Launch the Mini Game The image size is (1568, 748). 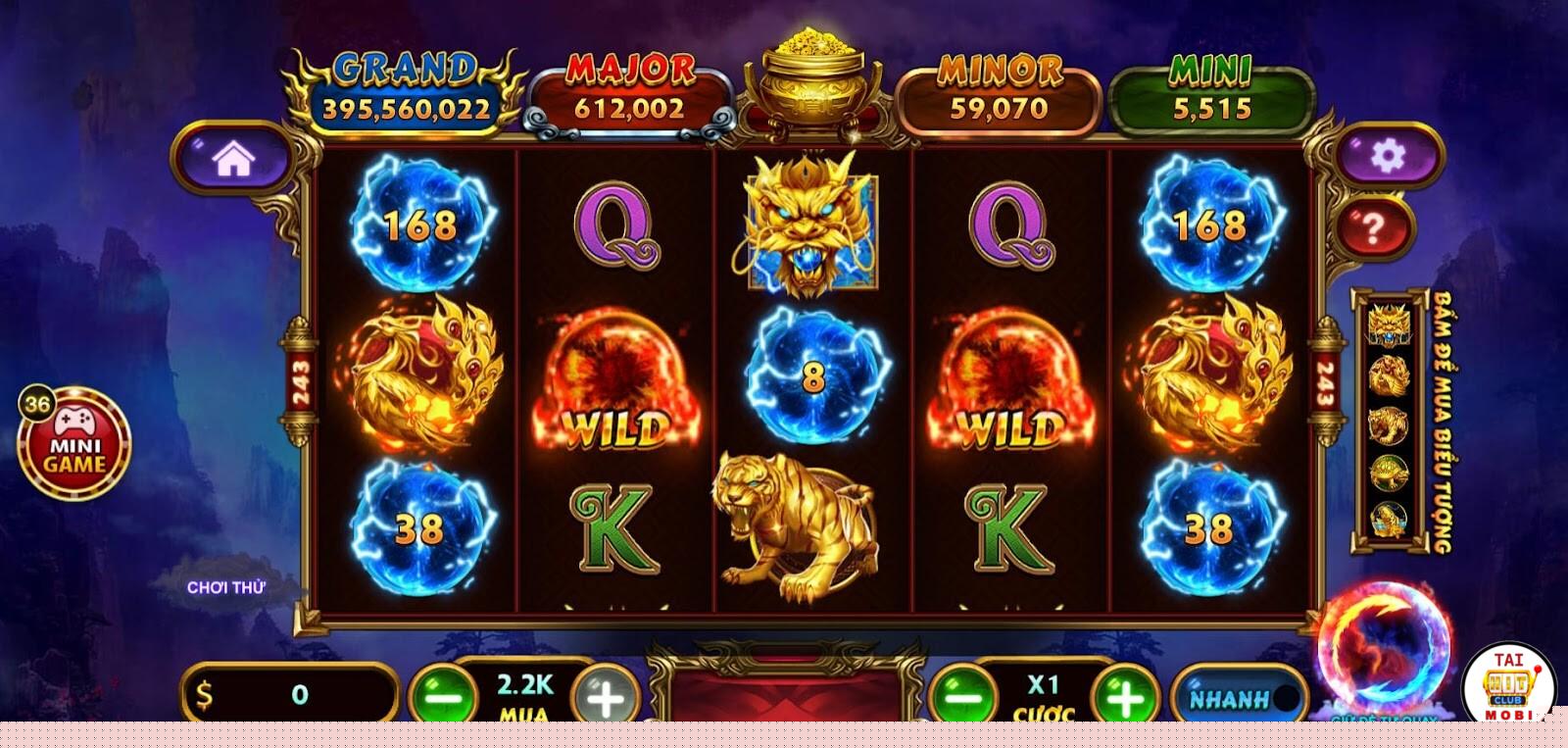75,445
